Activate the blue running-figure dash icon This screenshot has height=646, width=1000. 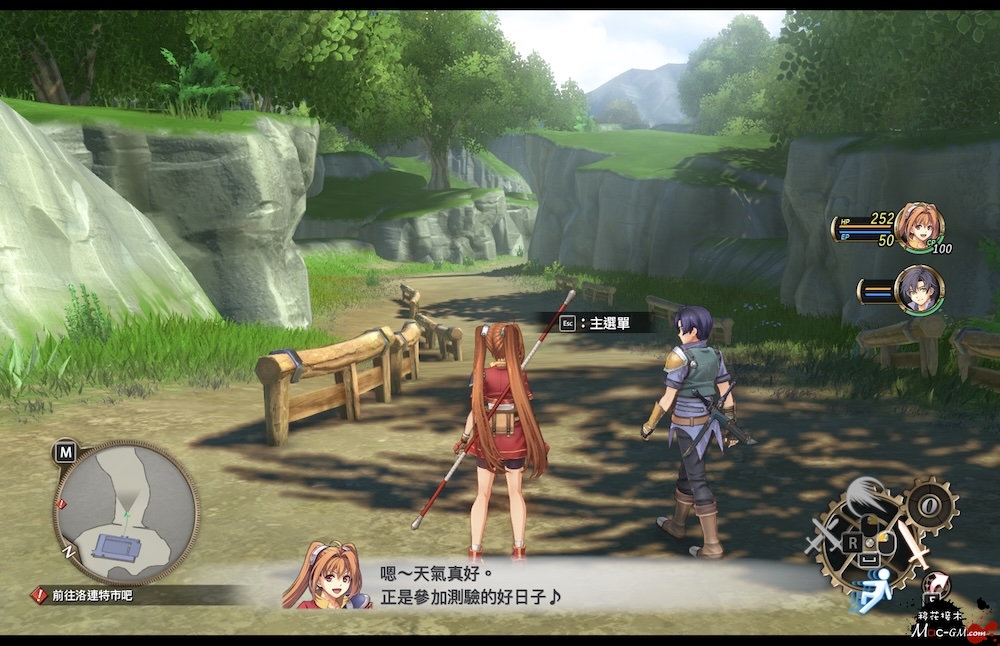click(x=872, y=591)
